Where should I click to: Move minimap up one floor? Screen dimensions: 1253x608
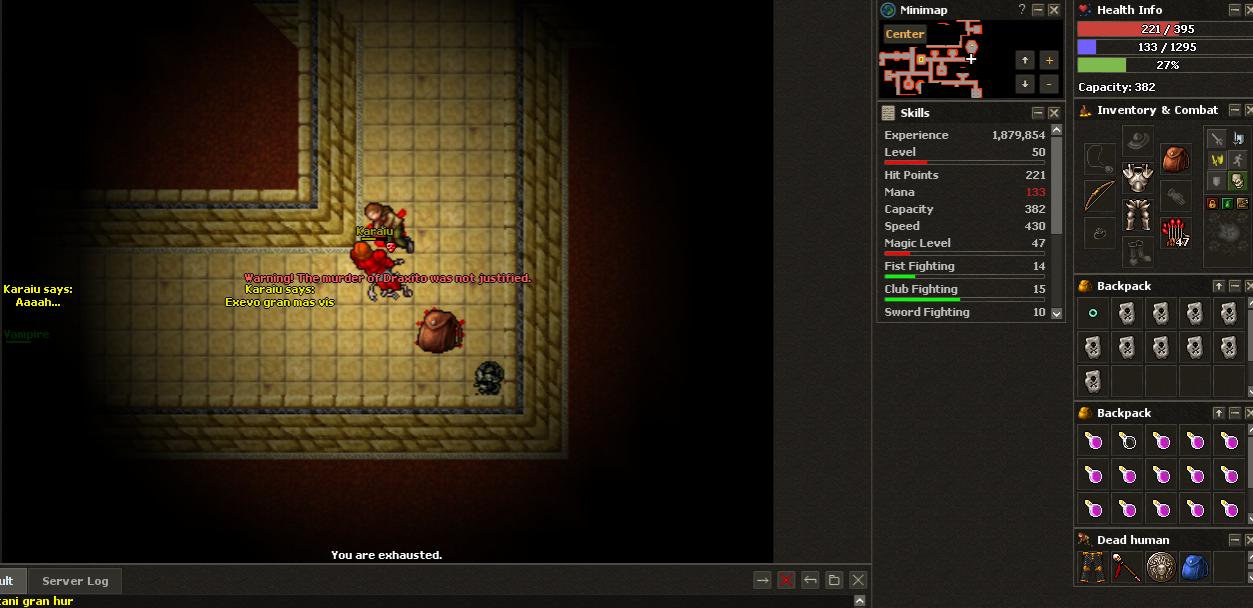coord(1024,60)
